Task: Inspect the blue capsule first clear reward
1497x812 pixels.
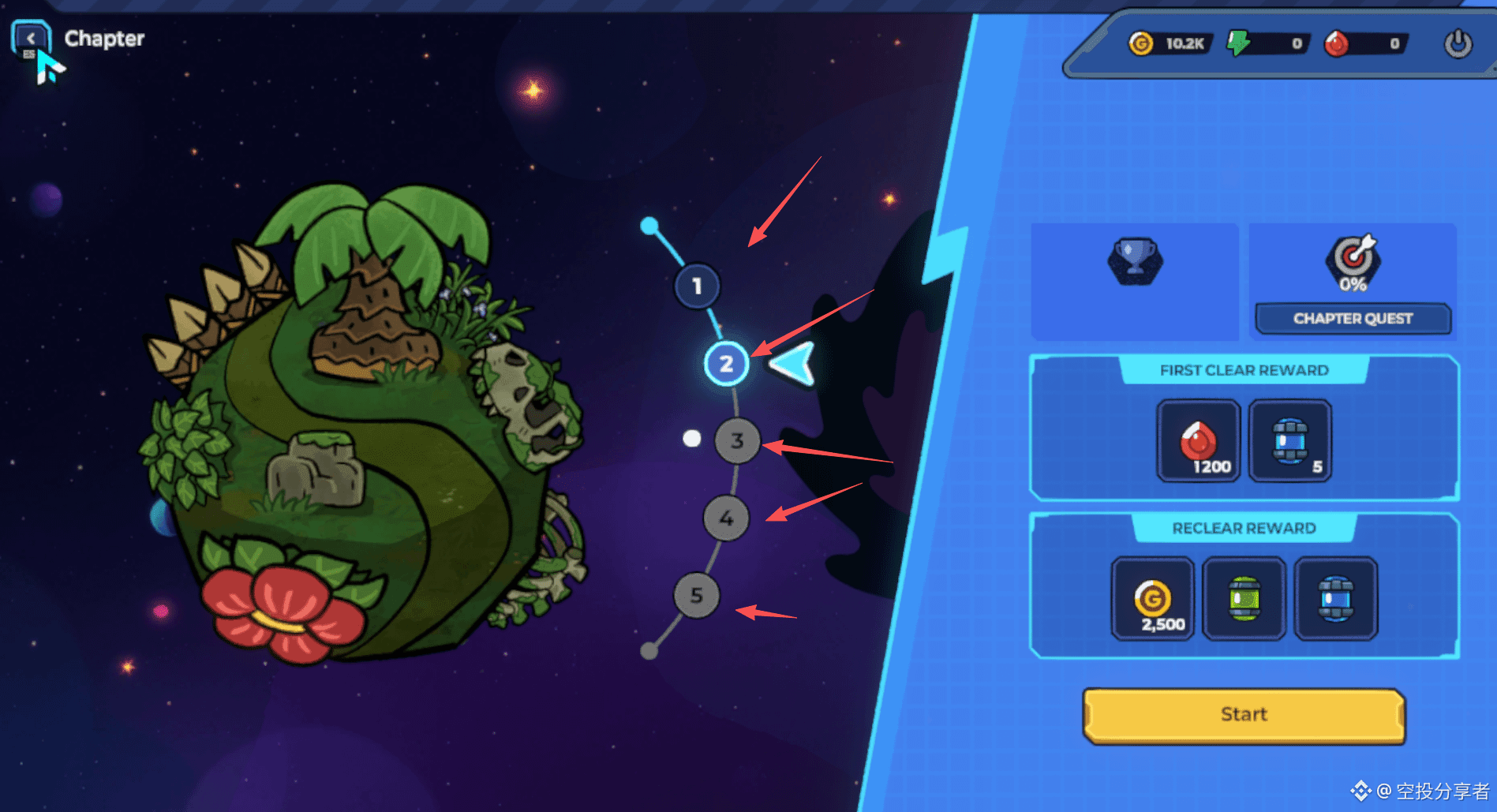Action: (x=1290, y=440)
